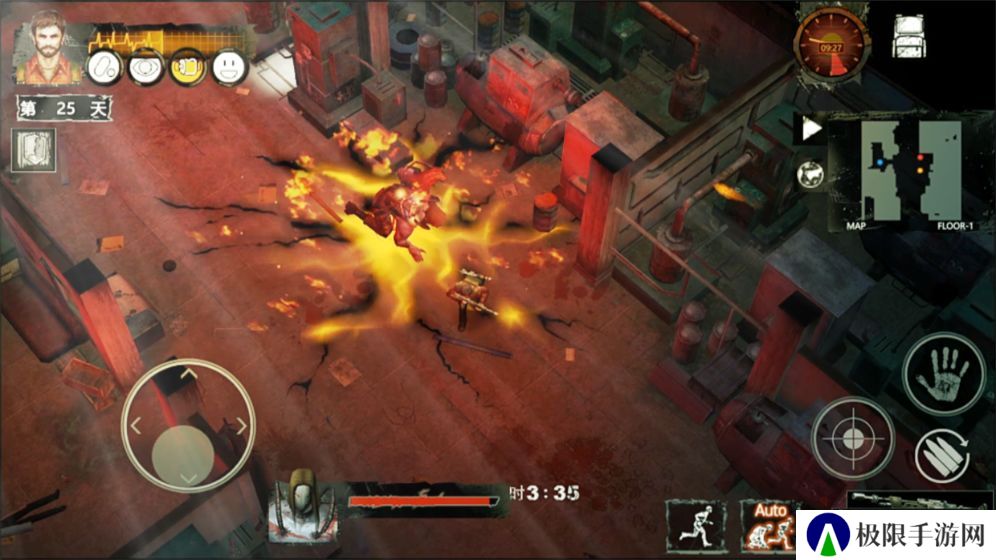Select the equipped rifle weapon slot
996x560 pixels.
[x=918, y=500]
